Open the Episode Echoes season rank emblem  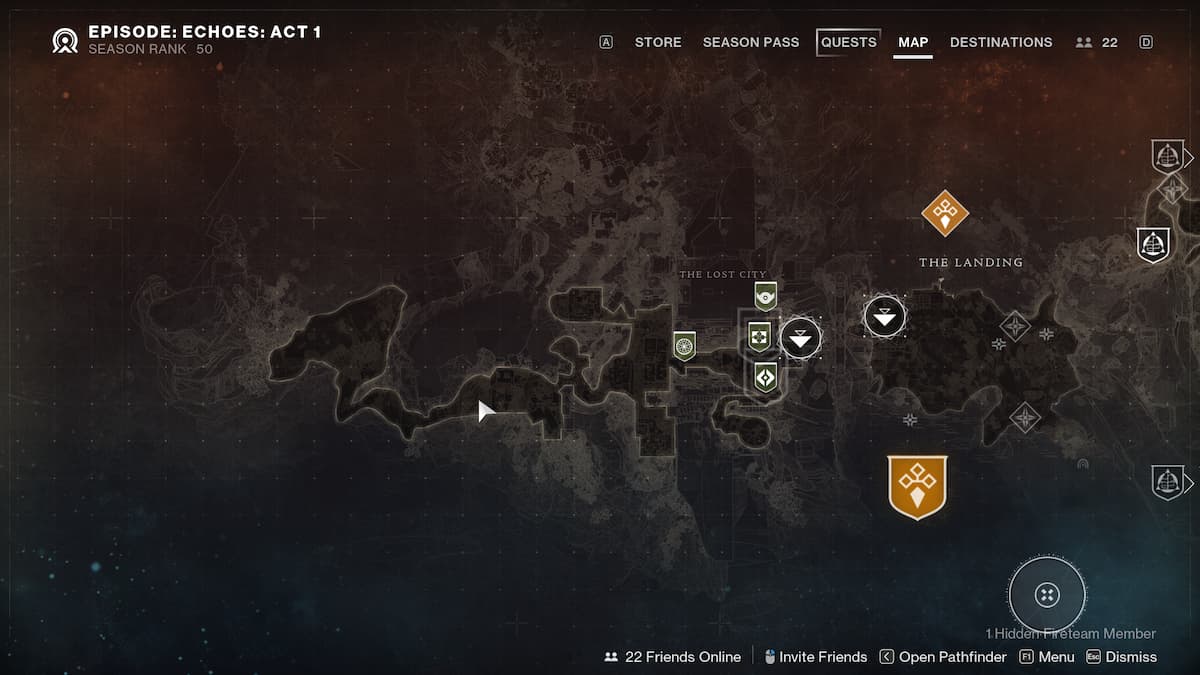[66, 40]
